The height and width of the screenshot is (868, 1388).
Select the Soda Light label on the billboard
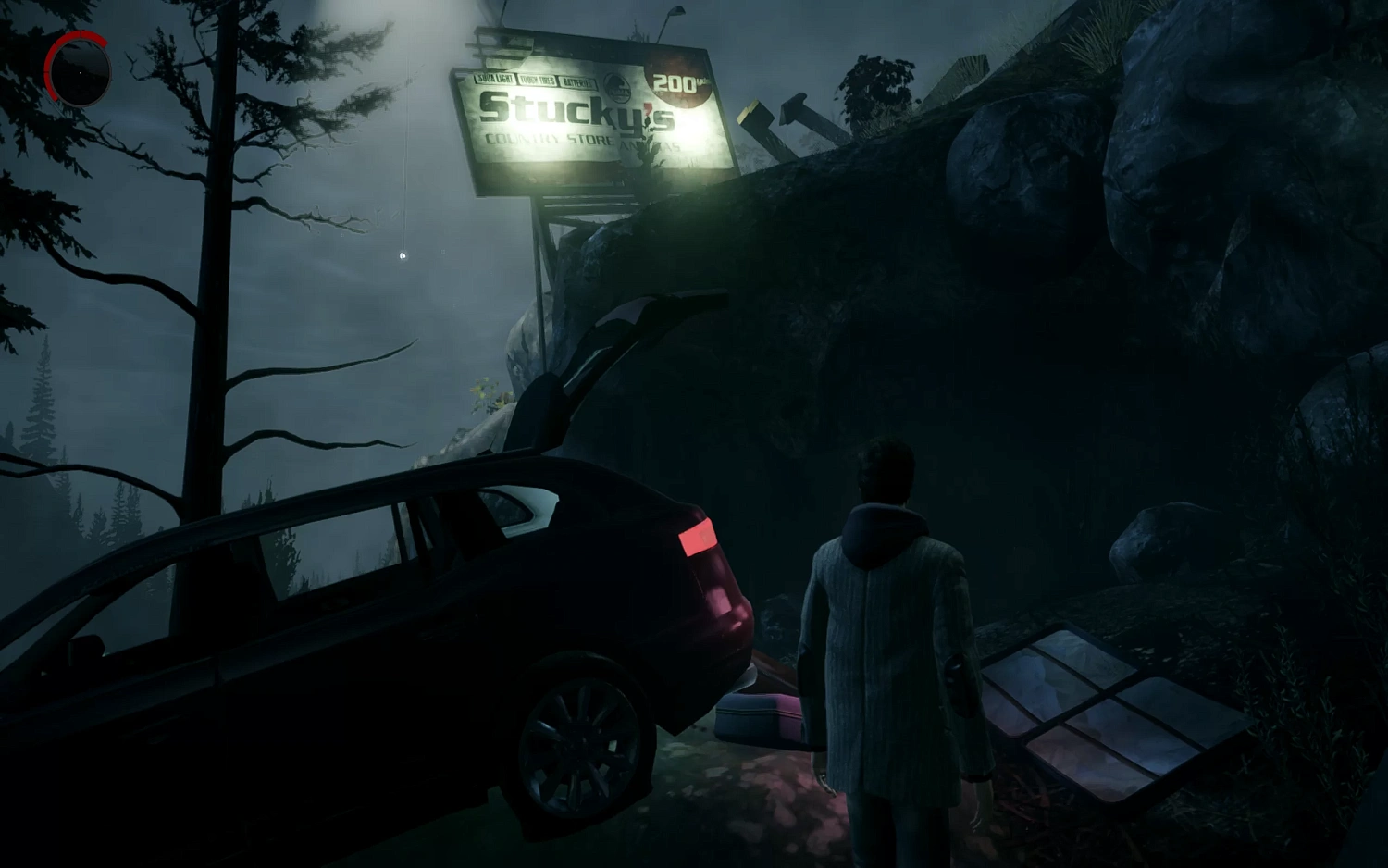495,78
